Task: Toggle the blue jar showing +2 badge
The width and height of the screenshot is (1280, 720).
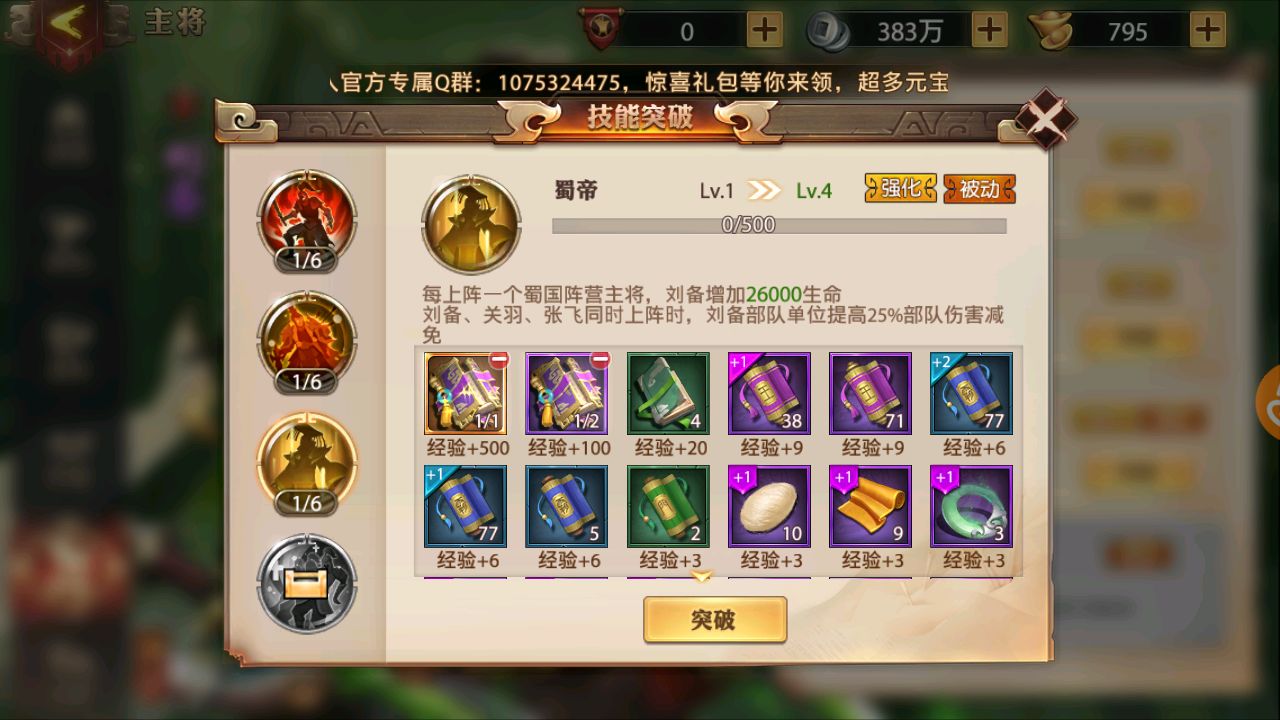Action: tap(971, 392)
